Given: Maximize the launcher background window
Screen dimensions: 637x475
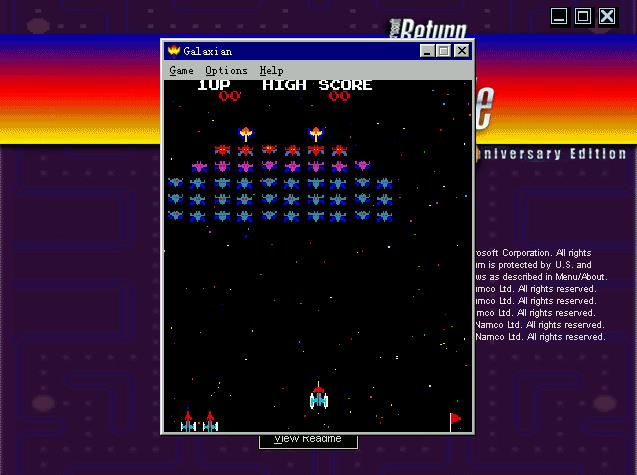Looking at the screenshot, I should (x=582, y=16).
